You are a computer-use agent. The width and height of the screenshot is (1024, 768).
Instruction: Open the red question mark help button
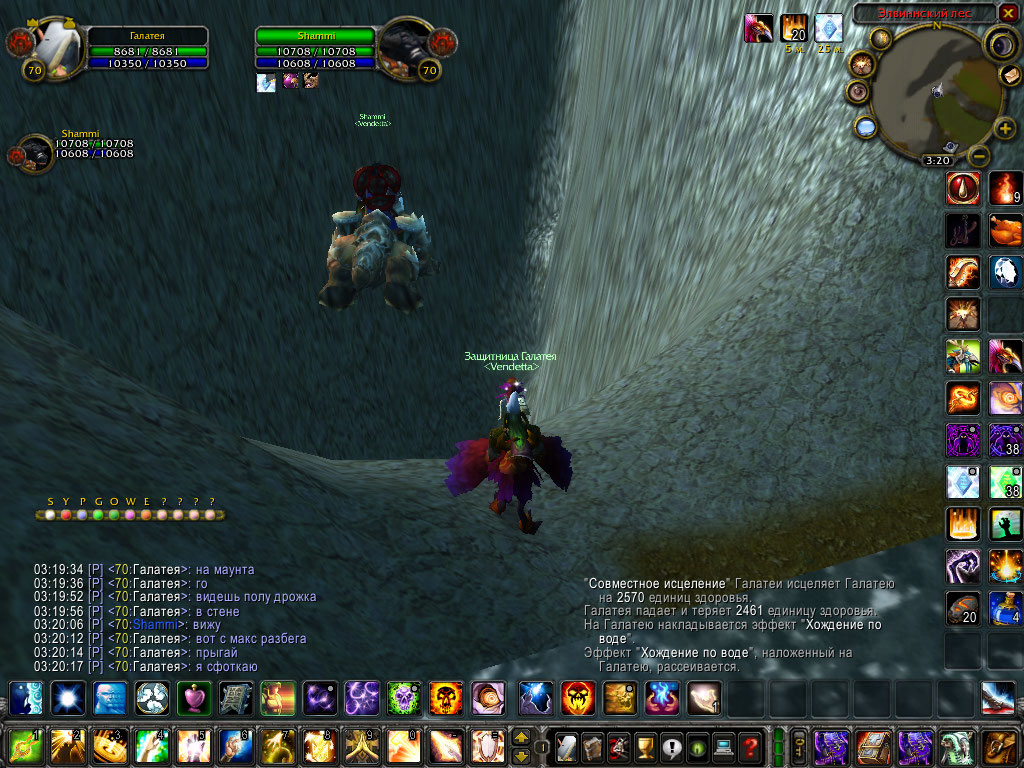pos(750,746)
